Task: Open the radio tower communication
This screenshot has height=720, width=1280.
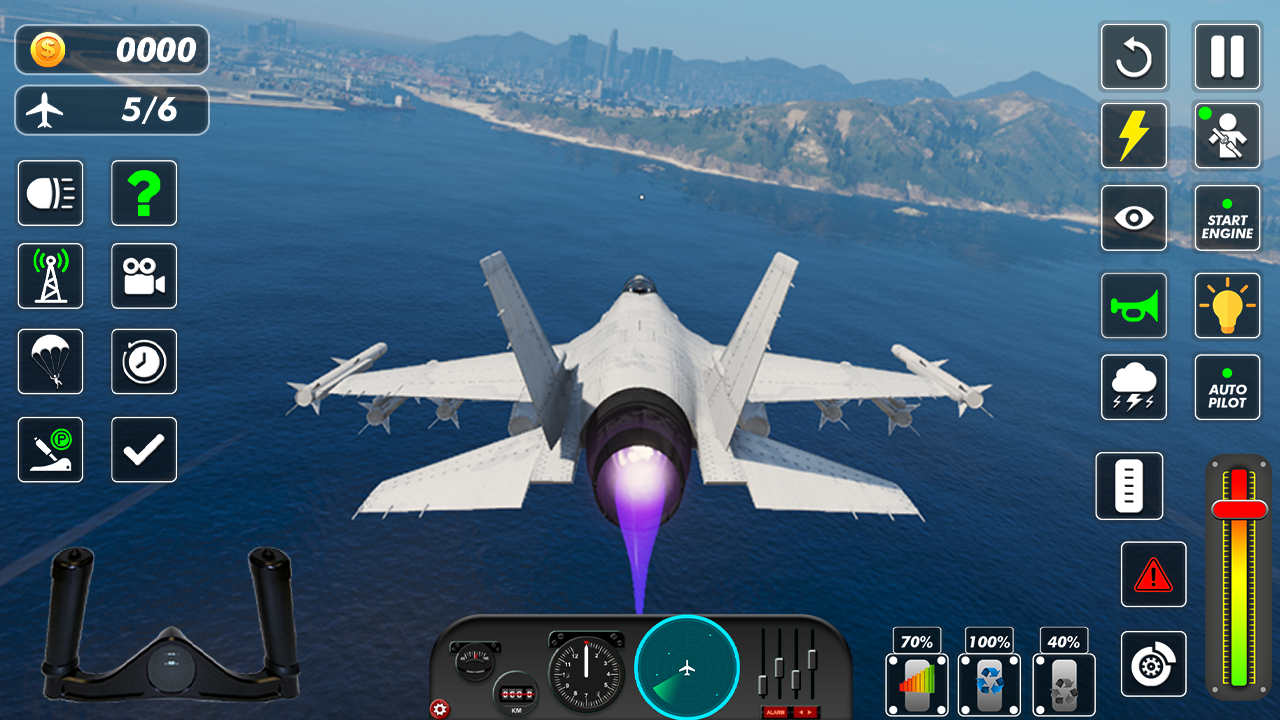Action: click(50, 276)
